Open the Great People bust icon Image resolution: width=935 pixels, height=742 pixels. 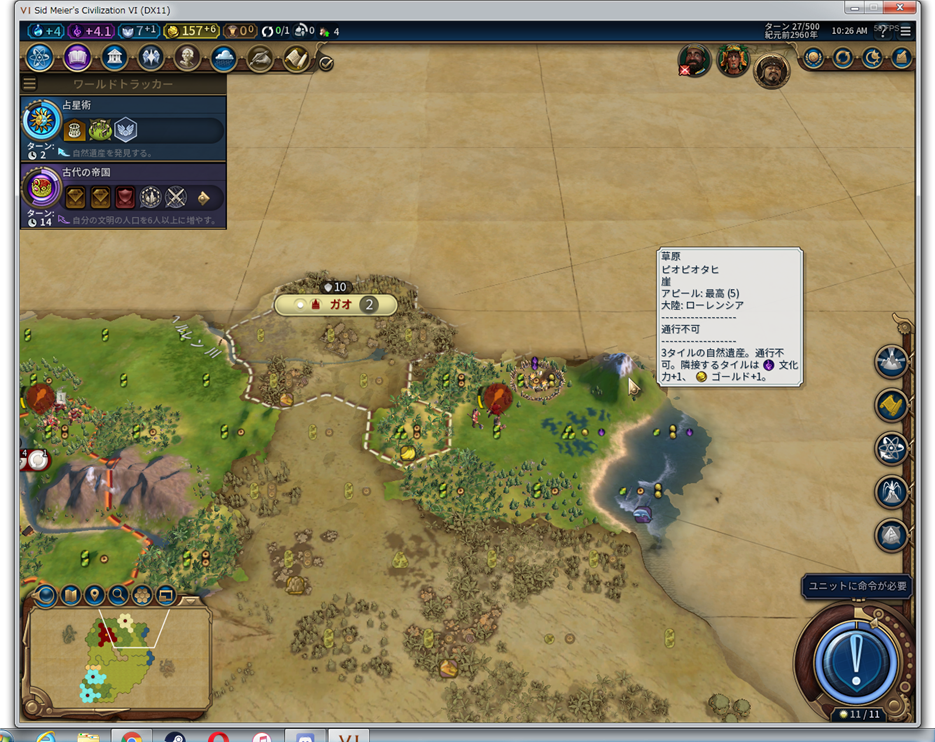187,58
